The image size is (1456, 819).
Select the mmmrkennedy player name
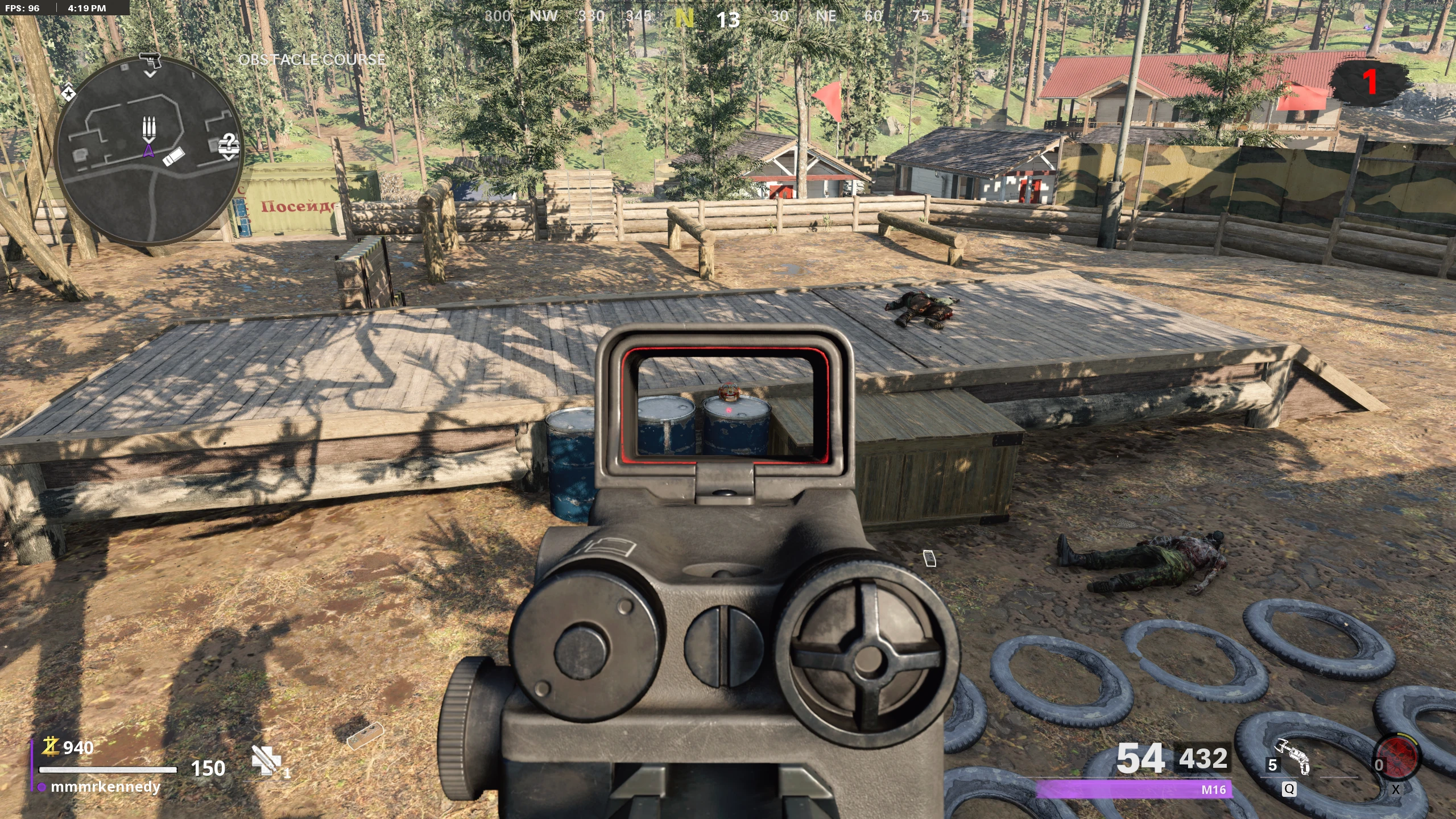coord(105,787)
